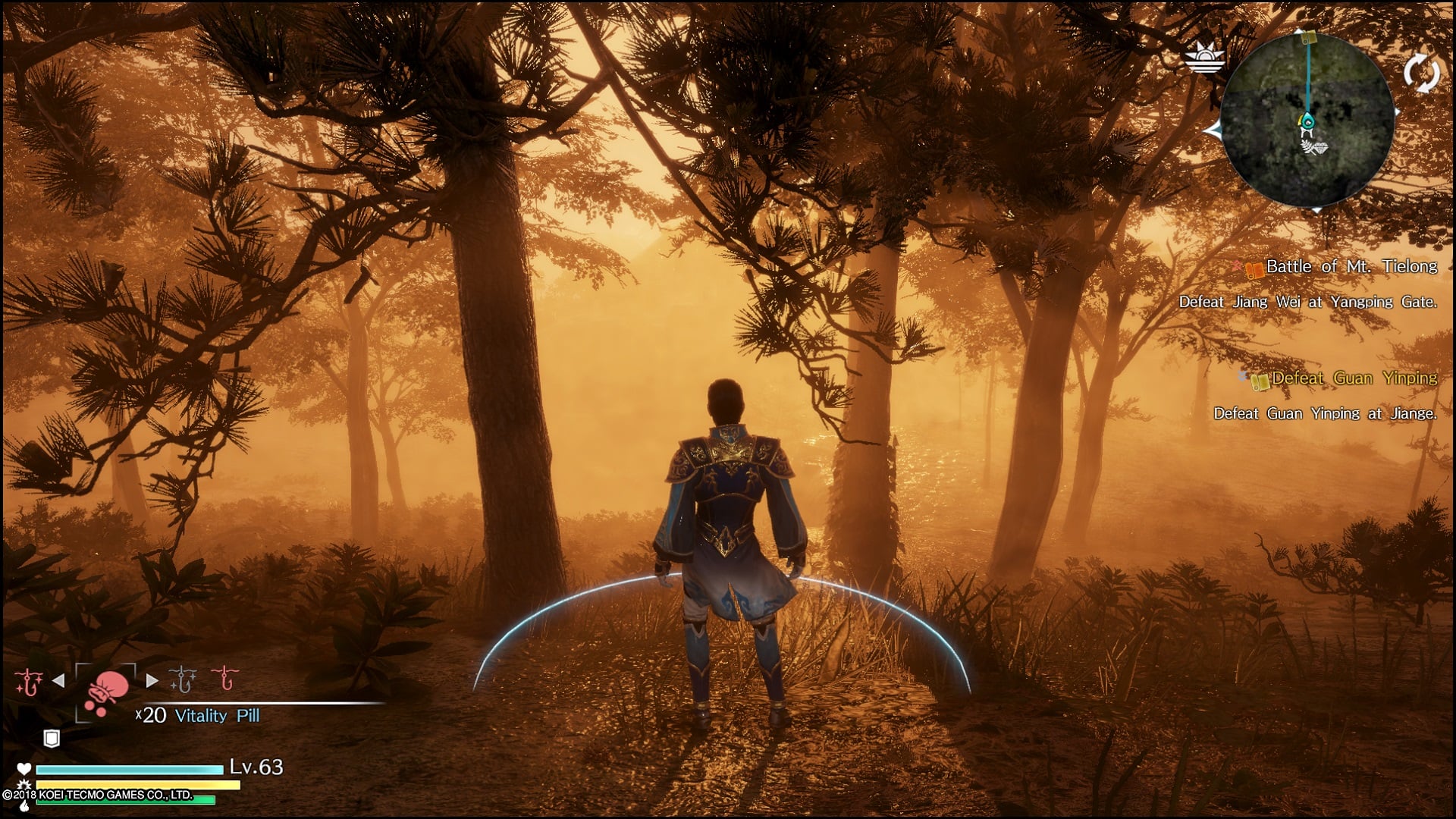Open the circular minimap

pos(1307,120)
